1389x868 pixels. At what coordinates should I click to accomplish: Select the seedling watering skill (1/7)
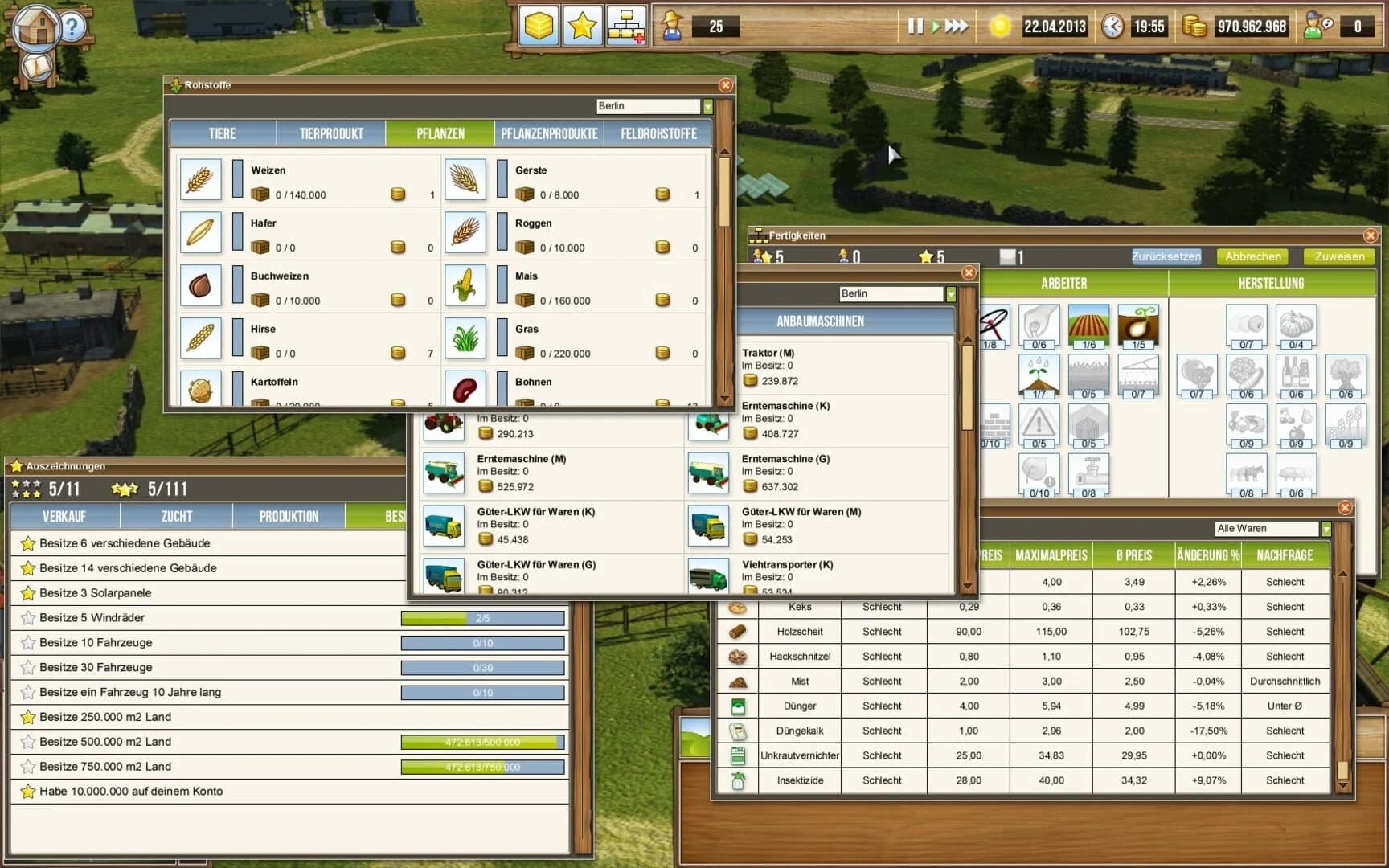[1039, 376]
